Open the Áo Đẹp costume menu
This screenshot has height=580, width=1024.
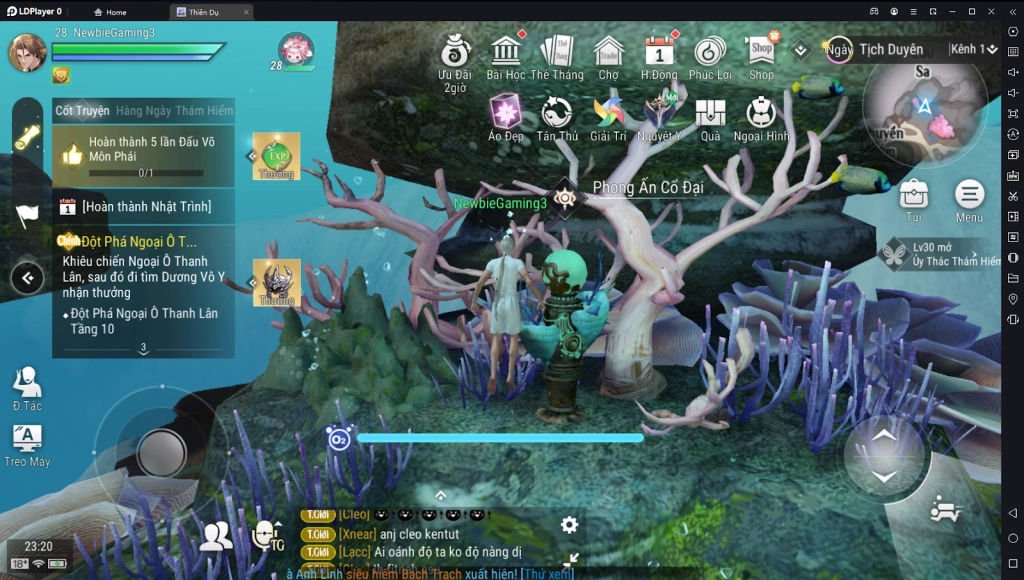click(506, 114)
